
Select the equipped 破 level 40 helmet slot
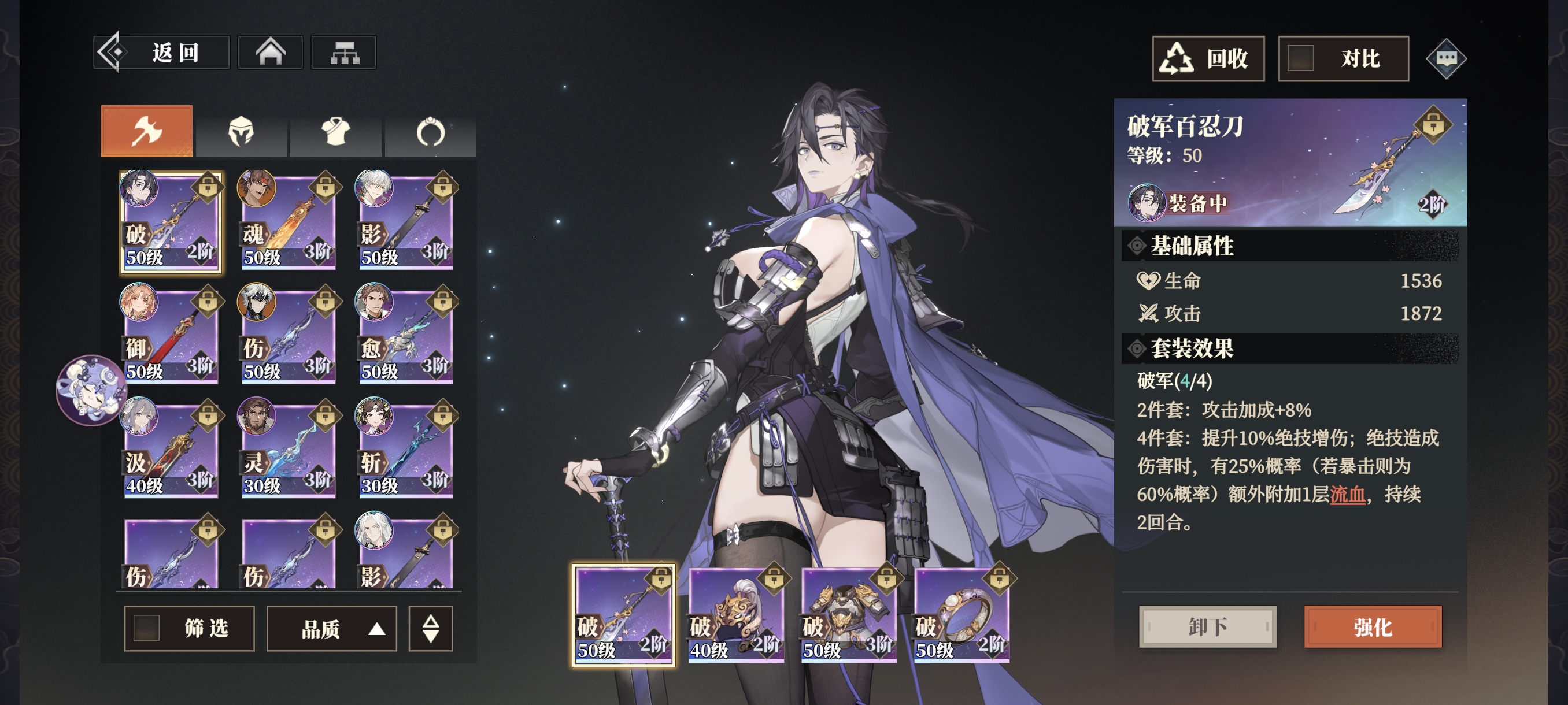click(736, 615)
